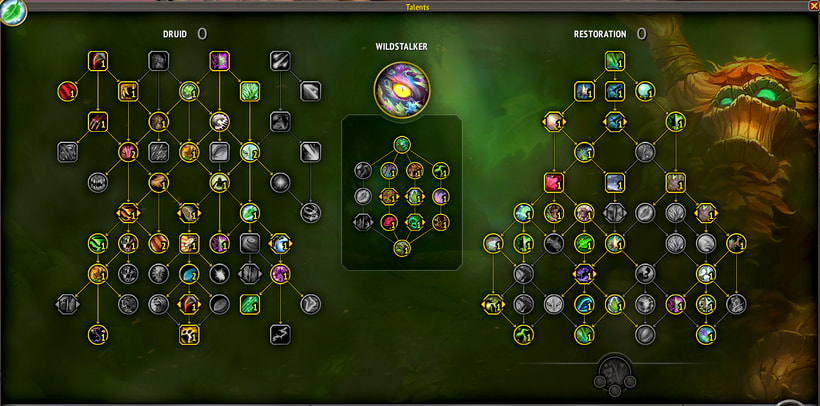Click the green leaf emblem in the window corner
The image size is (820, 406).
(13, 14)
